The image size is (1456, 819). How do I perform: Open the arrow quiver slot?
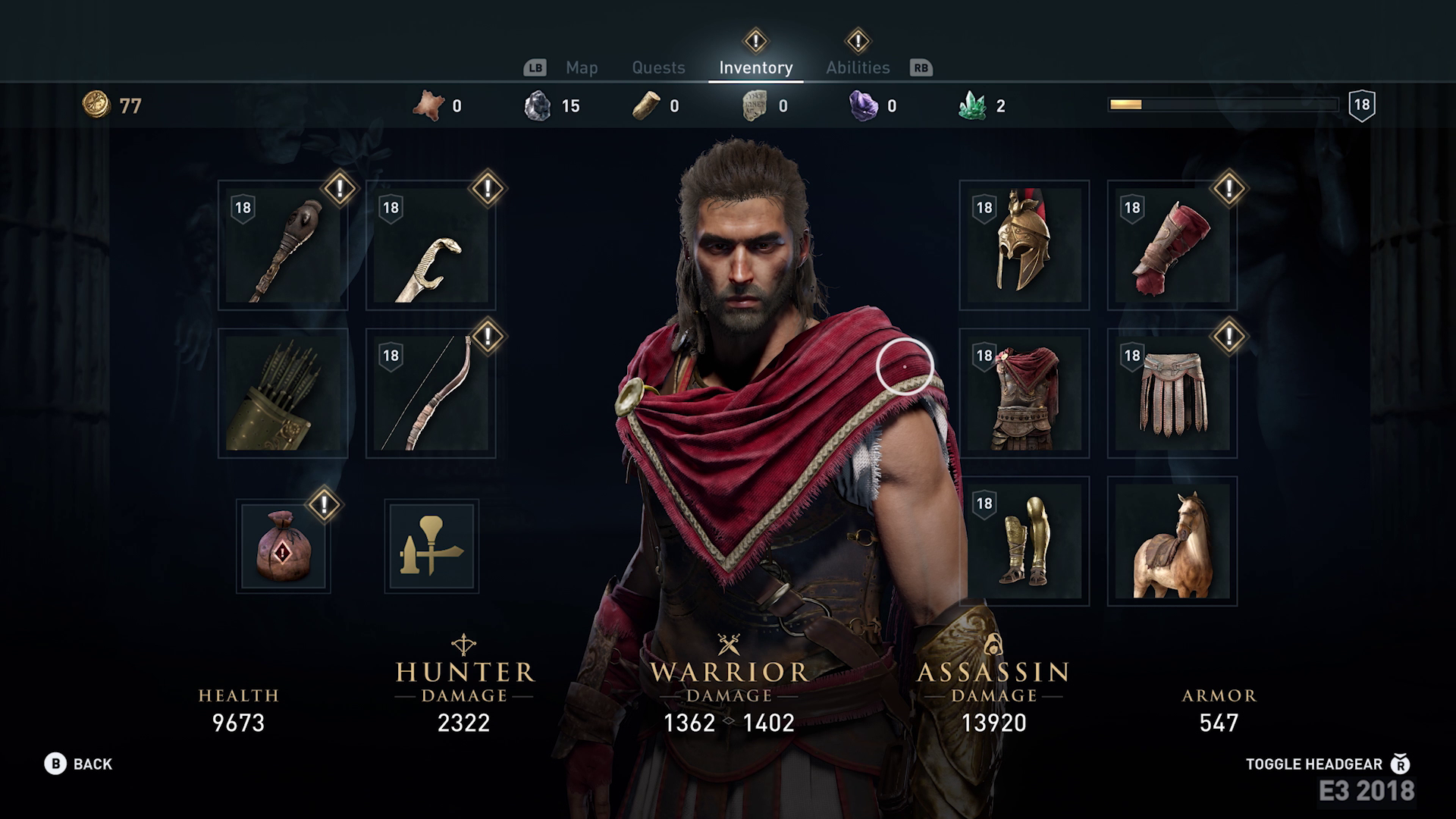tap(283, 394)
